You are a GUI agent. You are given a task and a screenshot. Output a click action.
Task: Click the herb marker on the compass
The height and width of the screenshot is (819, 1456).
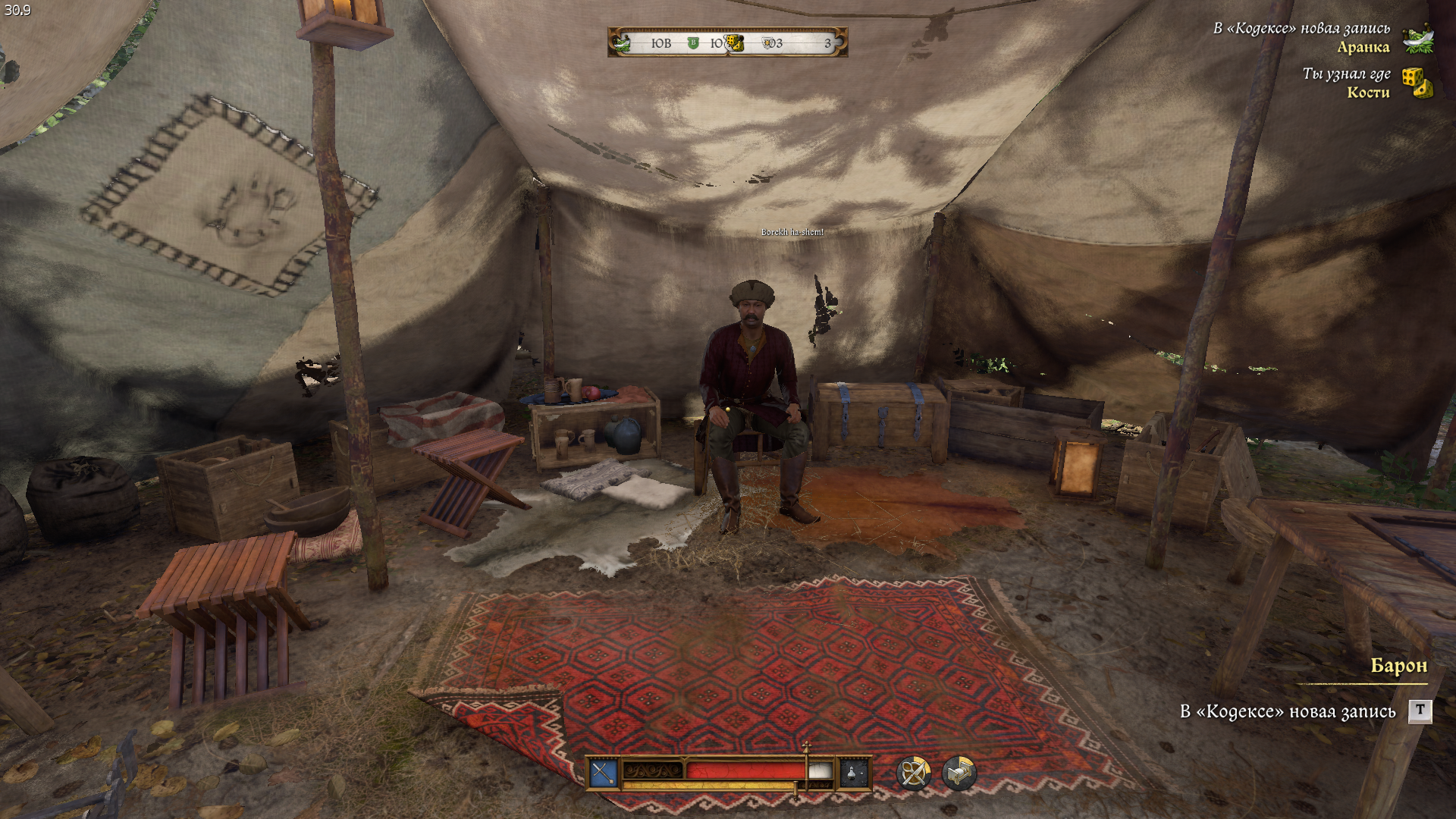[622, 43]
